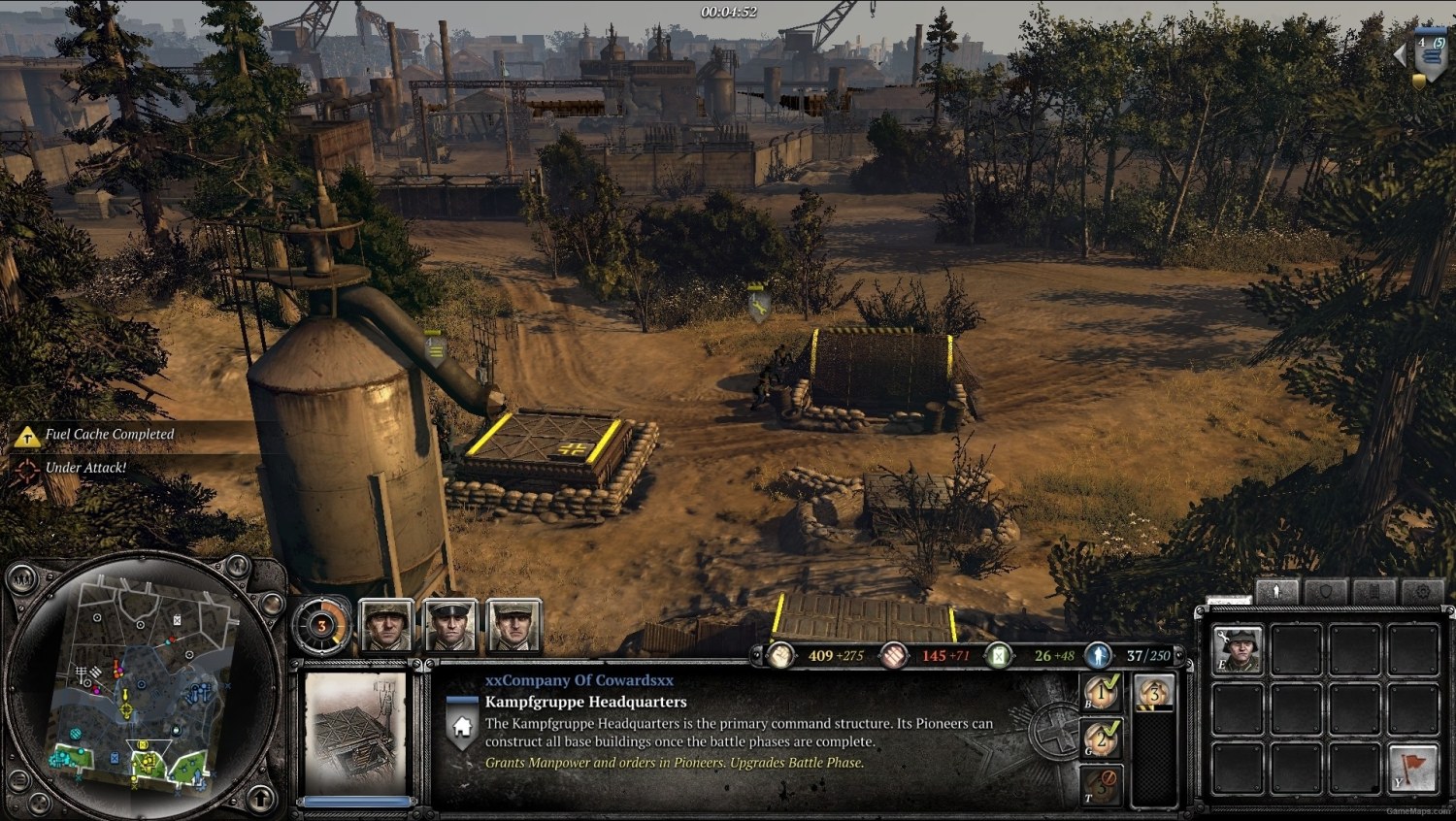Image resolution: width=1456 pixels, height=821 pixels.
Task: Select the first soldier portrait above the info panel
Action: click(386, 624)
